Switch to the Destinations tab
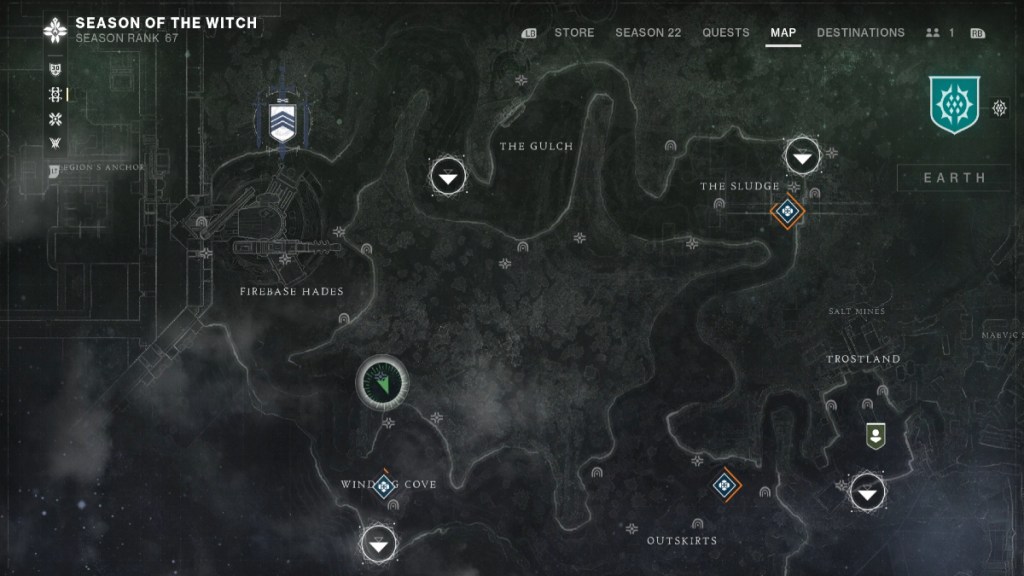1024x576 pixels. point(860,32)
